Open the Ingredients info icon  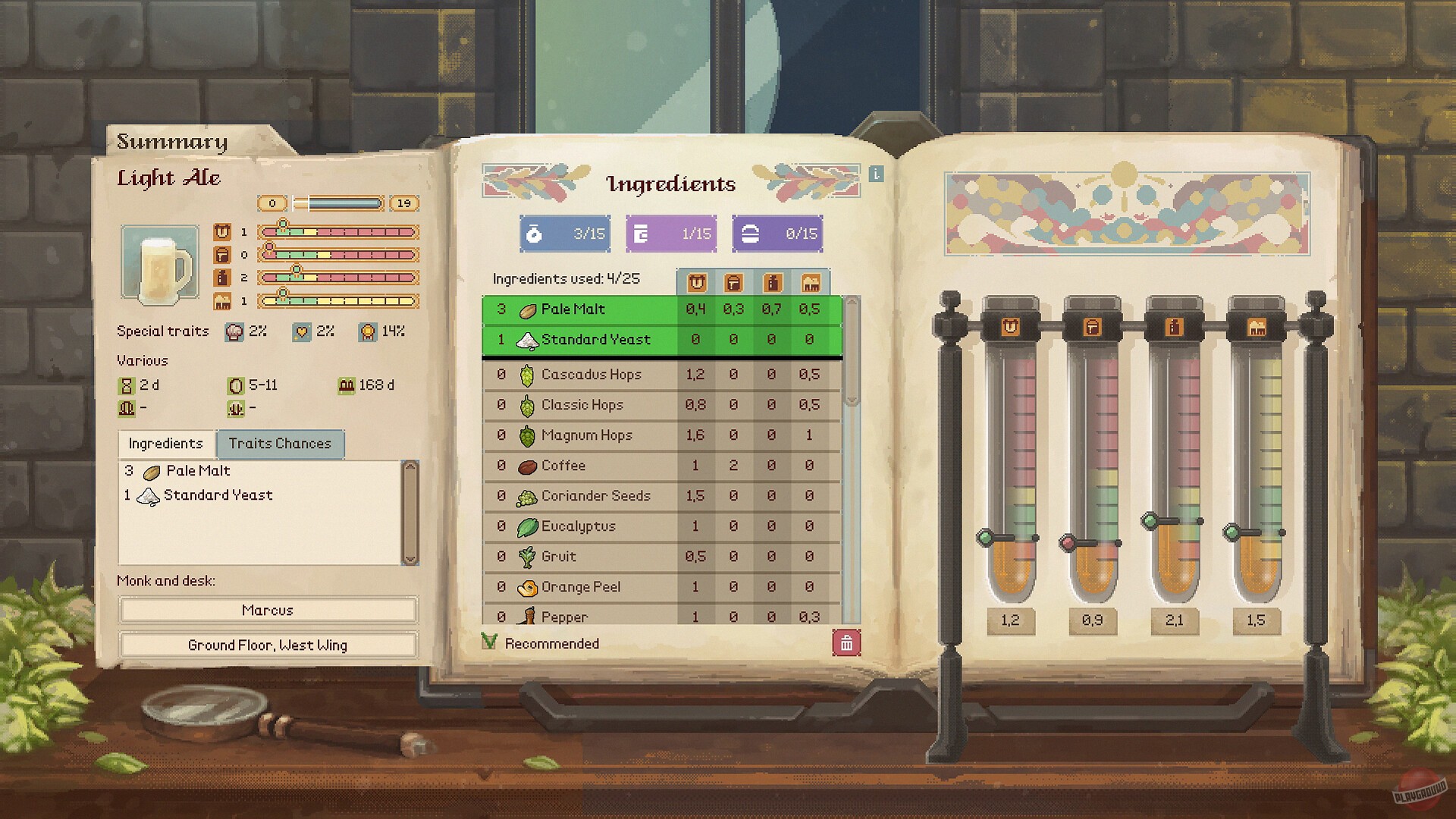pyautogui.click(x=876, y=174)
